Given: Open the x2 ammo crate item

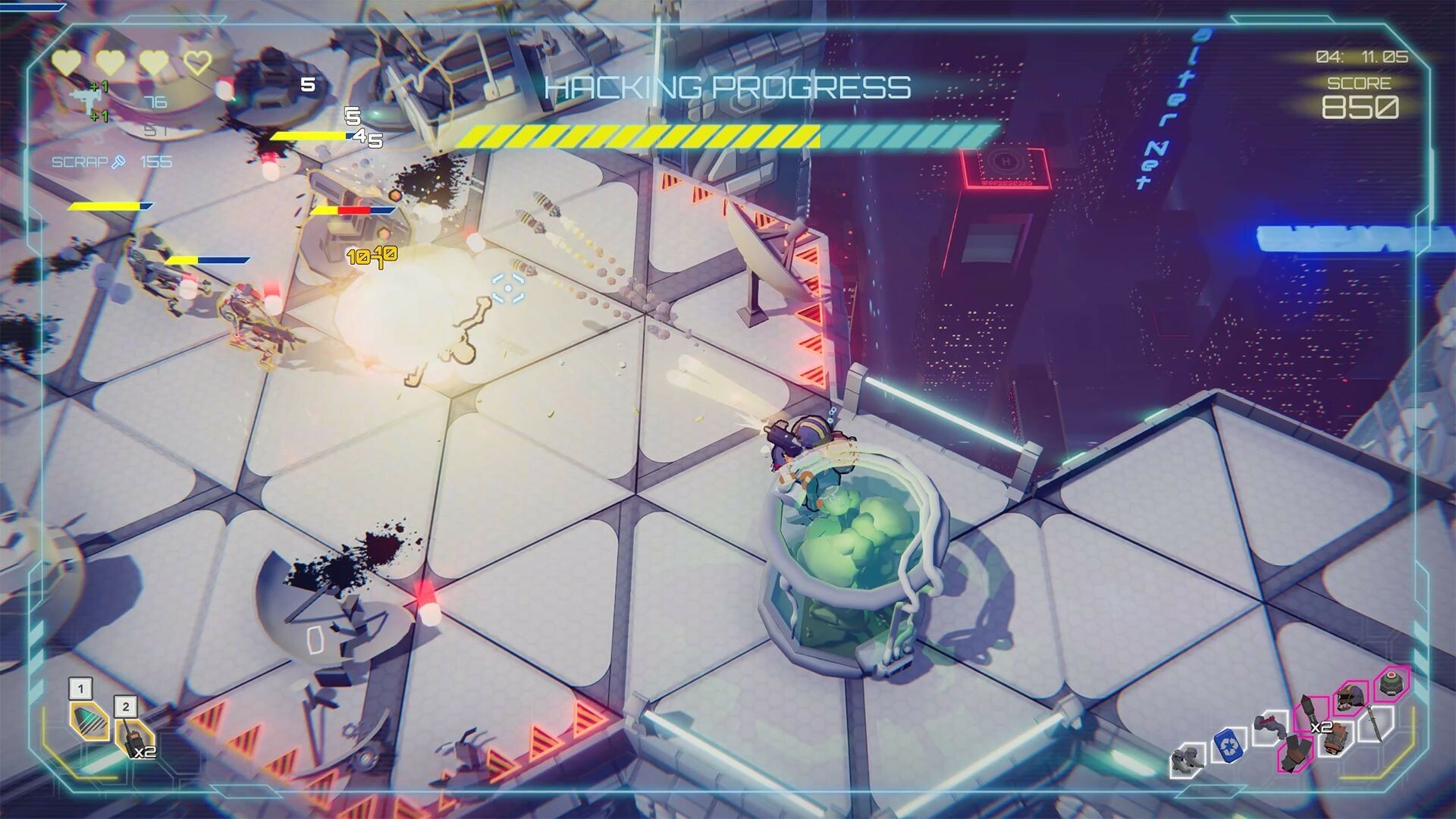Looking at the screenshot, I should point(1335,737).
